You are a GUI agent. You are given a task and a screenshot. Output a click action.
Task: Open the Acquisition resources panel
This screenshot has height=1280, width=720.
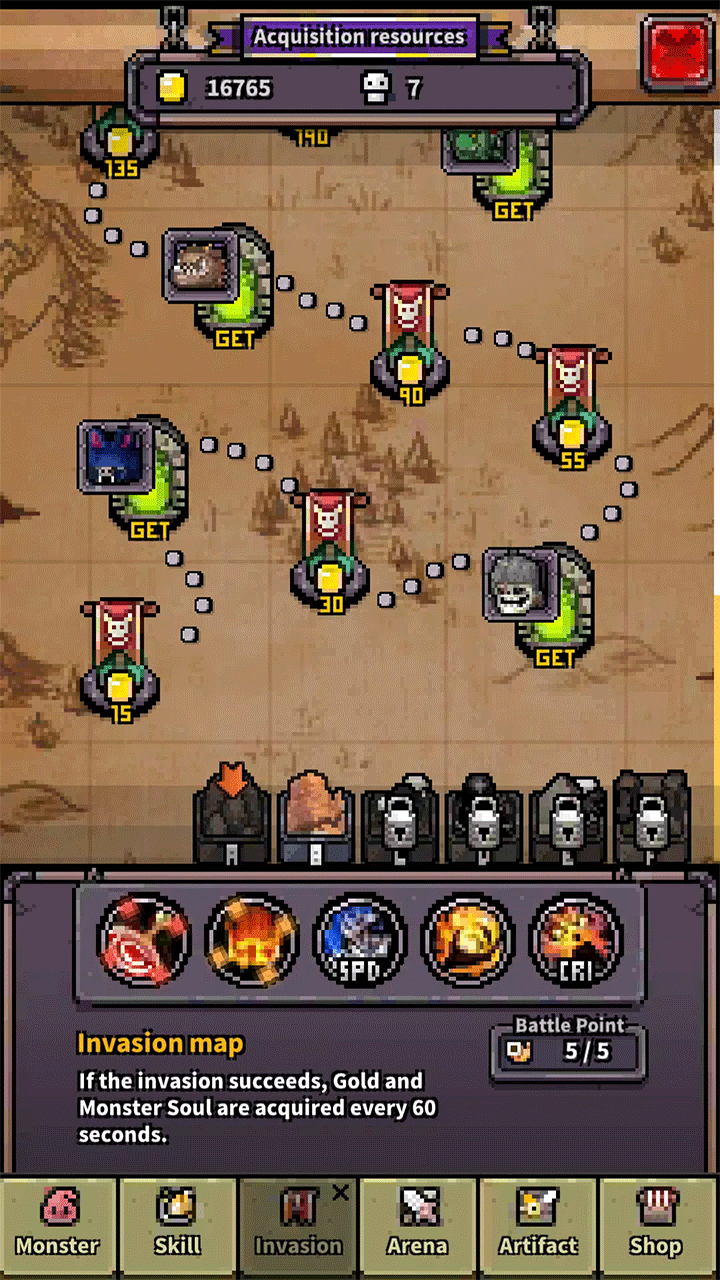pos(359,38)
